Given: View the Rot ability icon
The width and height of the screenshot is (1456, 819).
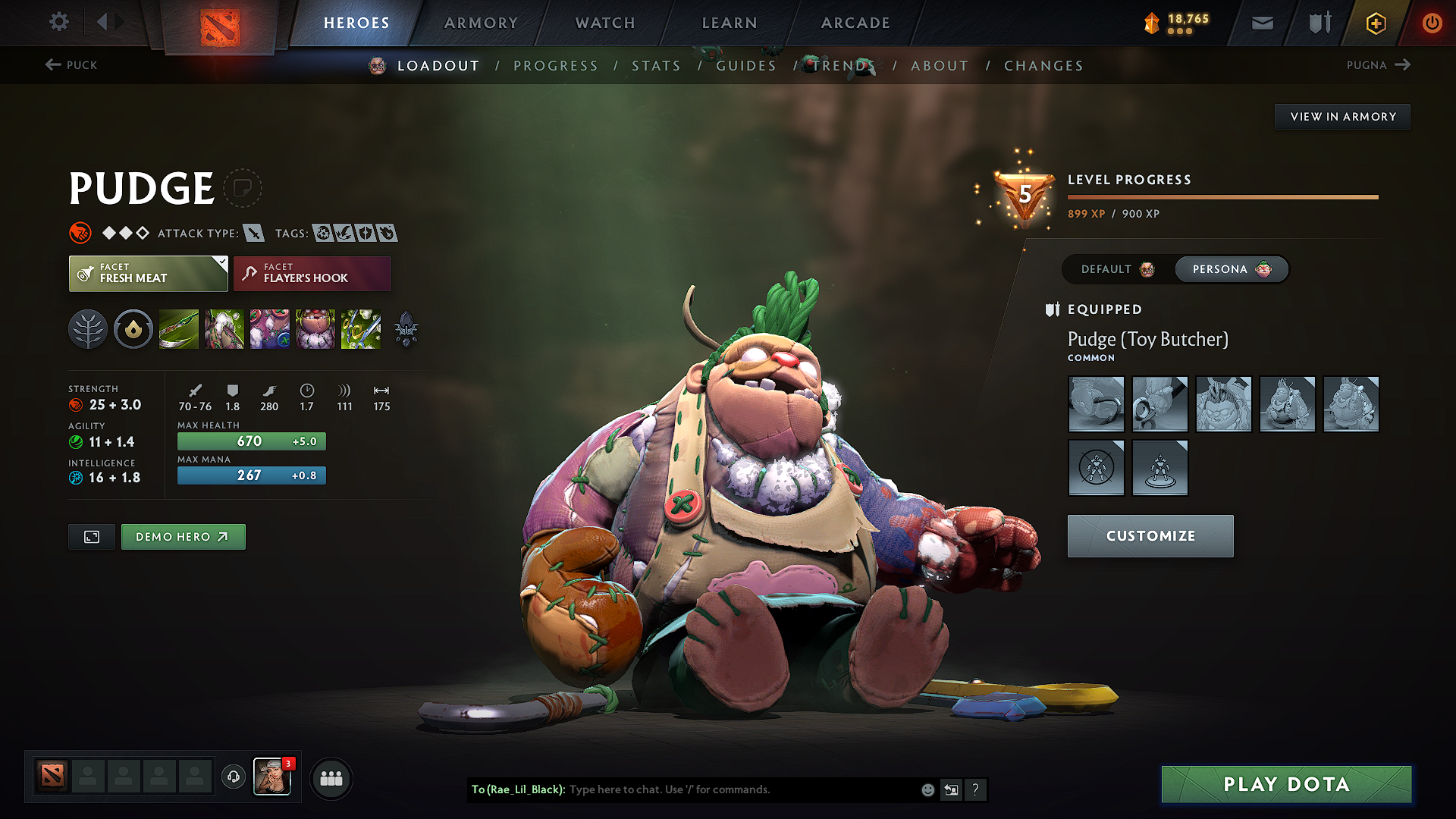Looking at the screenshot, I should 224,329.
